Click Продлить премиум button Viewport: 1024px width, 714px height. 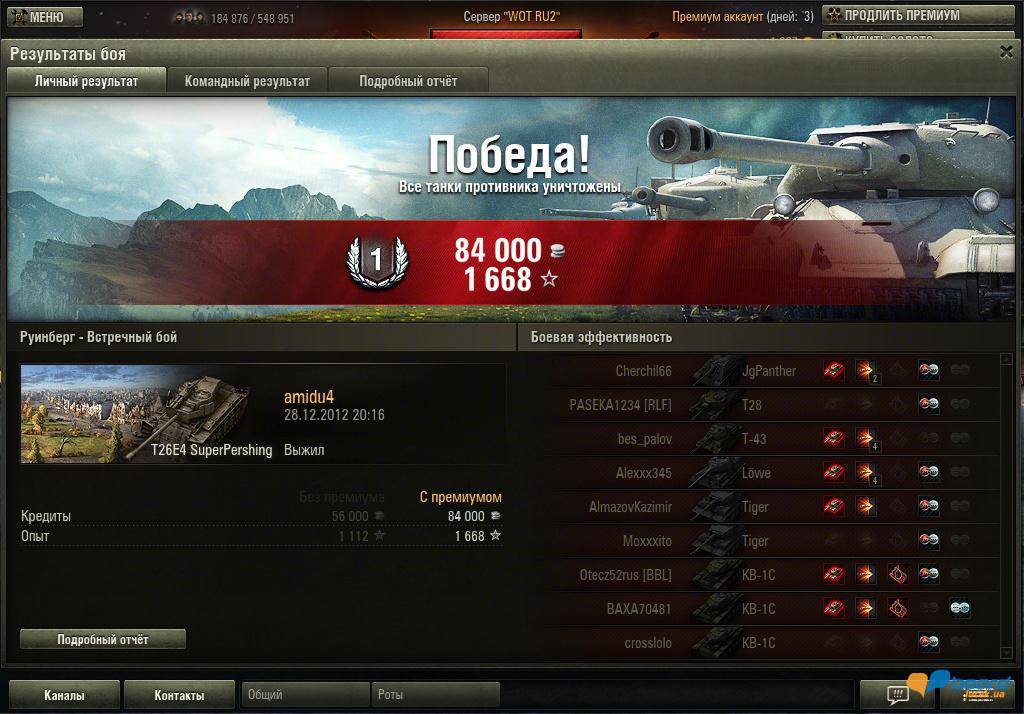(x=893, y=15)
